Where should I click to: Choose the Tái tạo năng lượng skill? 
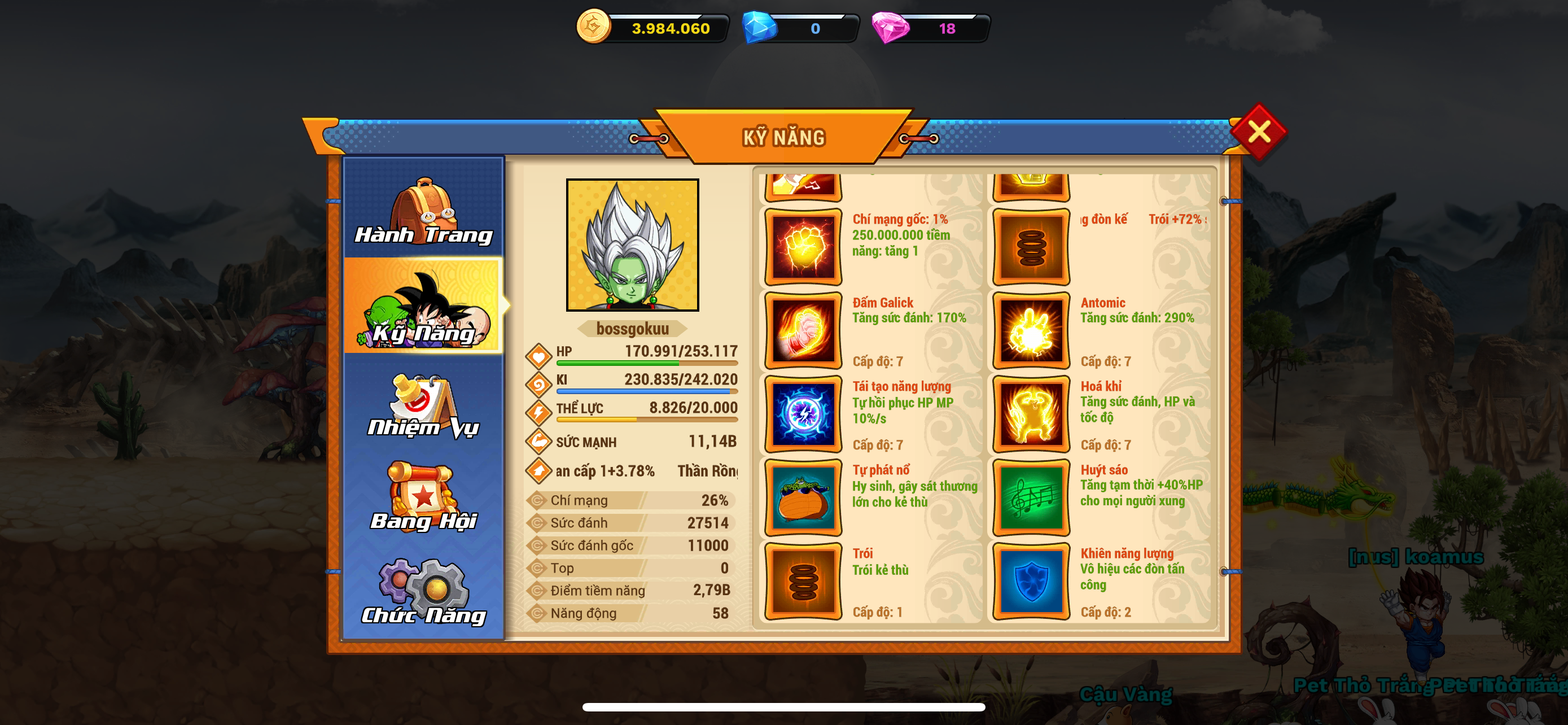pos(803,414)
